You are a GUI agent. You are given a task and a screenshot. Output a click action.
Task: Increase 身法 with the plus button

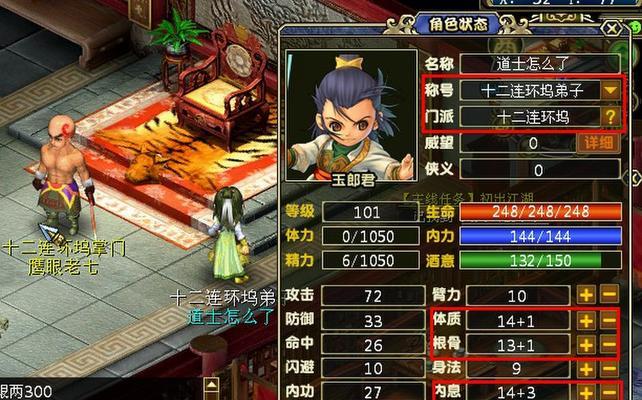[585, 369]
